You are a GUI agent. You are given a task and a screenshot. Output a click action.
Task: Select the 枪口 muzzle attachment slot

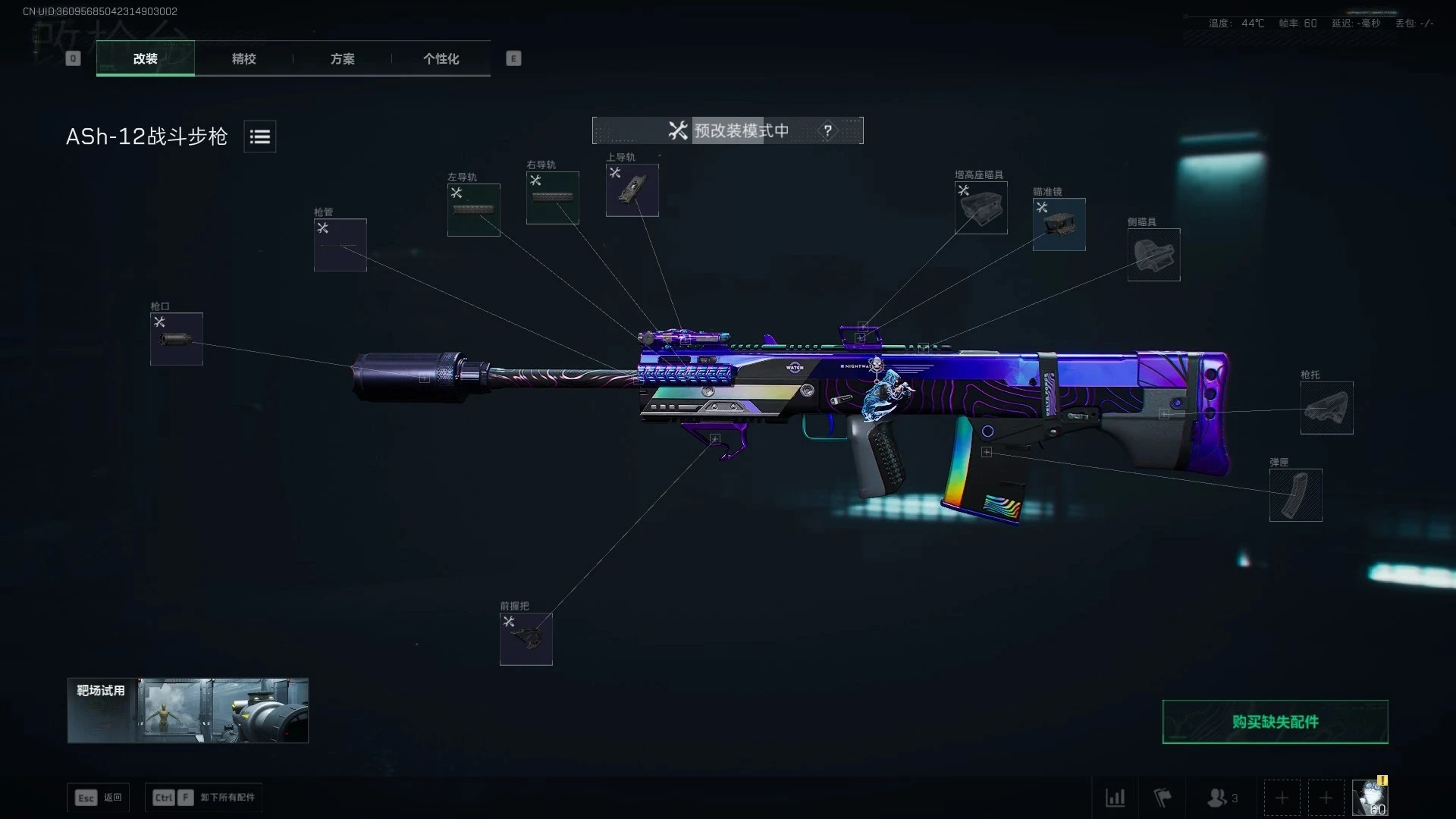[x=176, y=339]
